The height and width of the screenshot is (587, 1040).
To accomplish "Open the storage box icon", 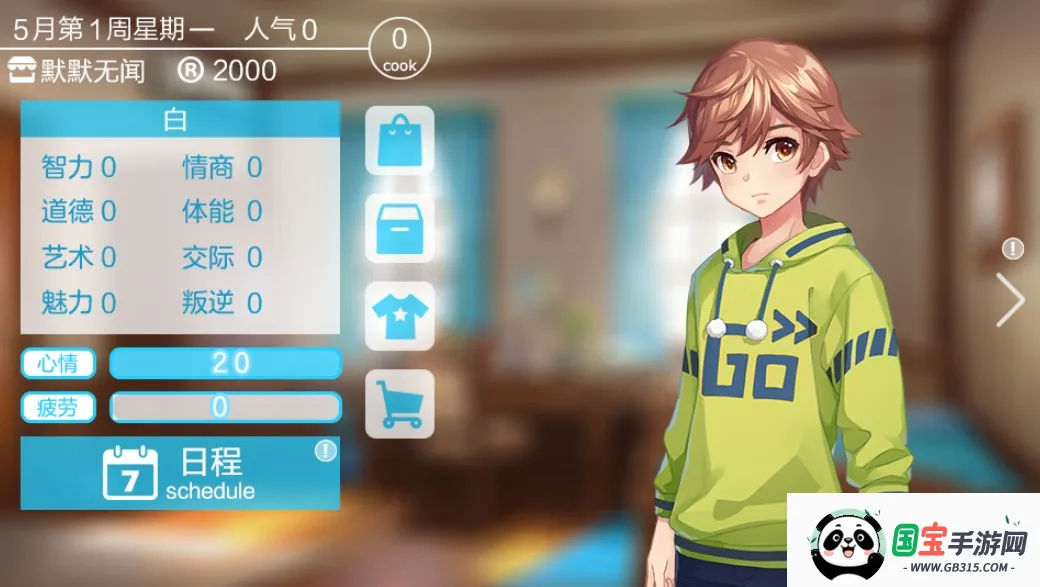I will [x=400, y=229].
